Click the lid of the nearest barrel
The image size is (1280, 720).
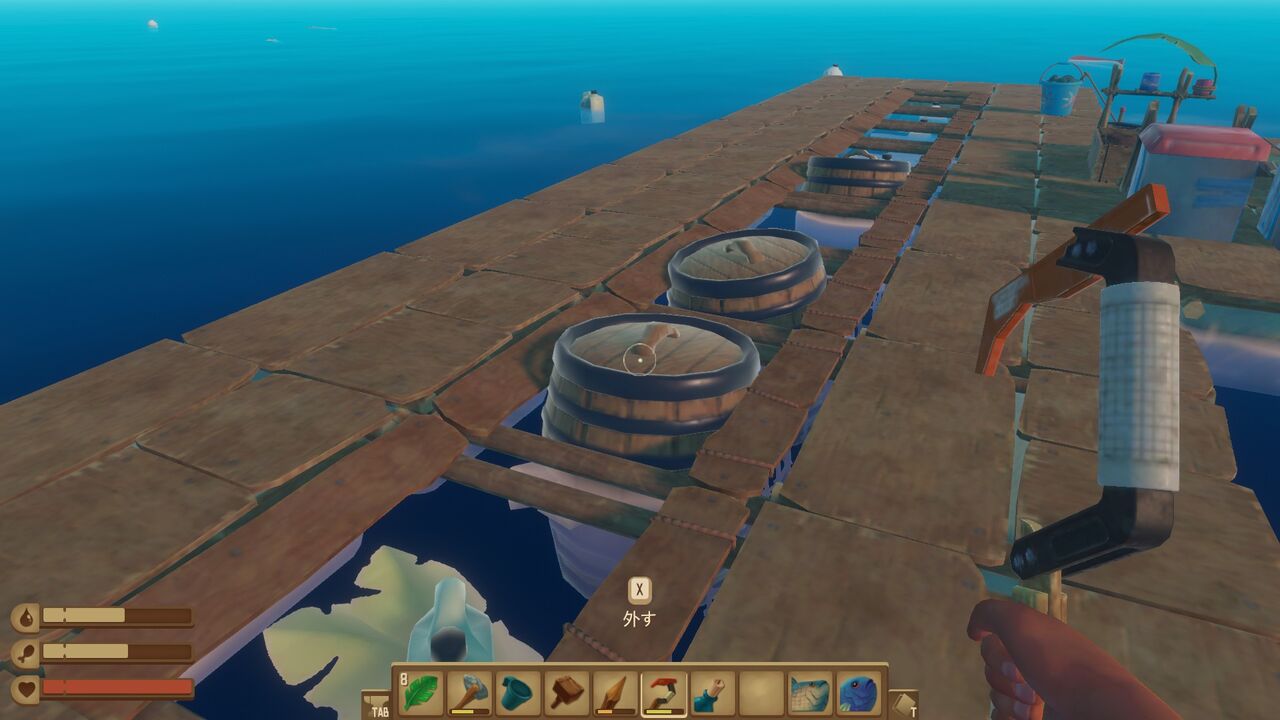pyautogui.click(x=650, y=350)
